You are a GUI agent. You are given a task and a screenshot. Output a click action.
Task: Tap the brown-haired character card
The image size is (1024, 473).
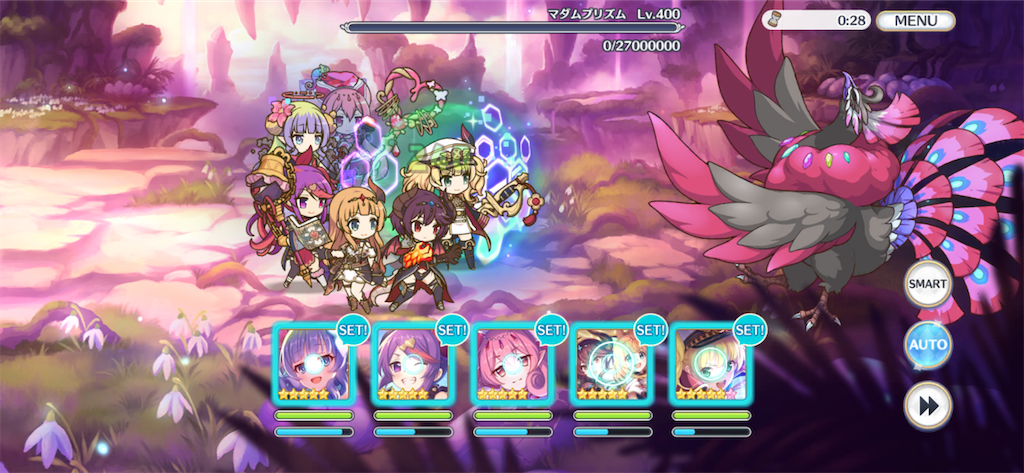click(x=610, y=364)
